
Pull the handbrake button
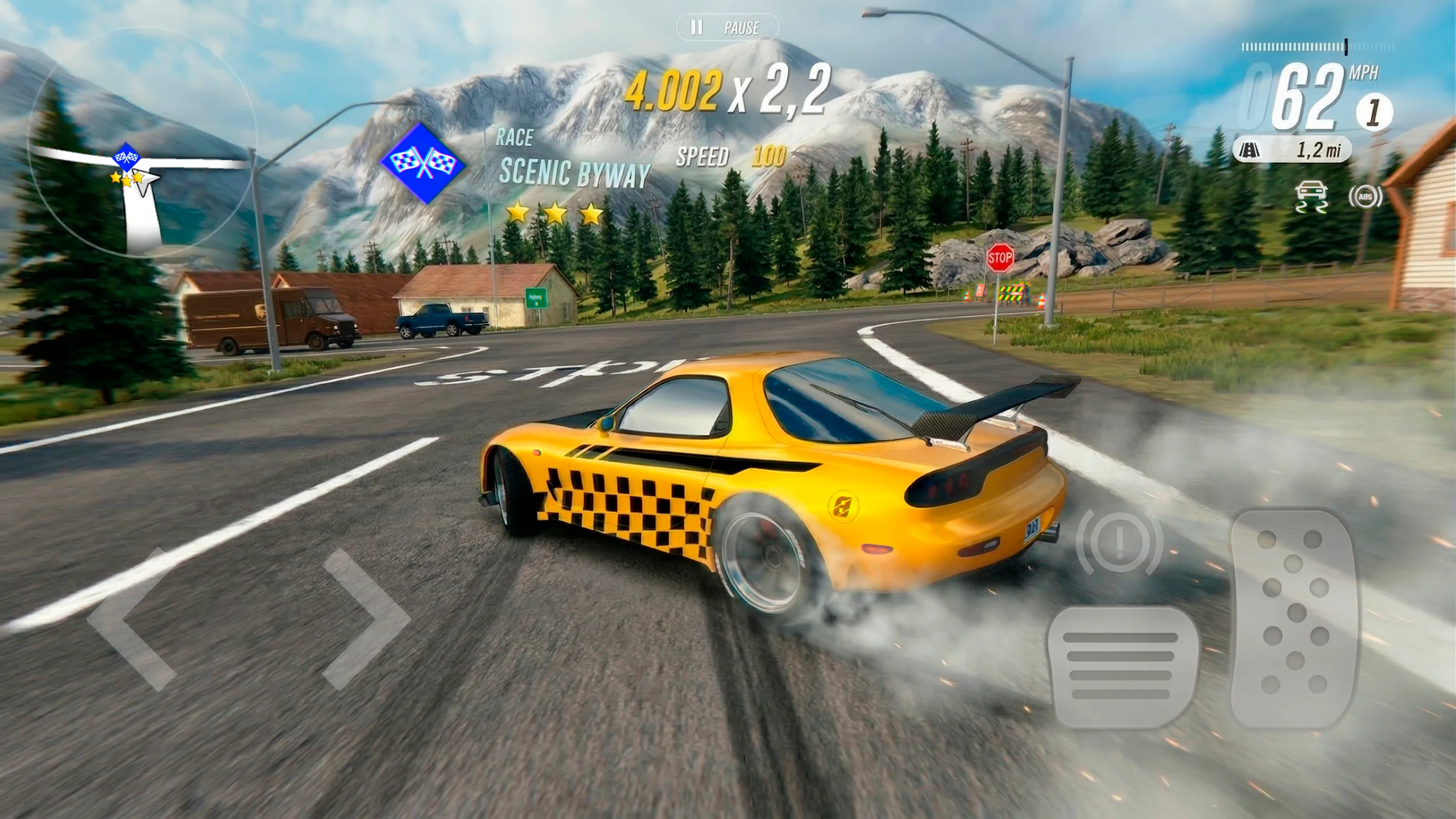click(x=1119, y=543)
